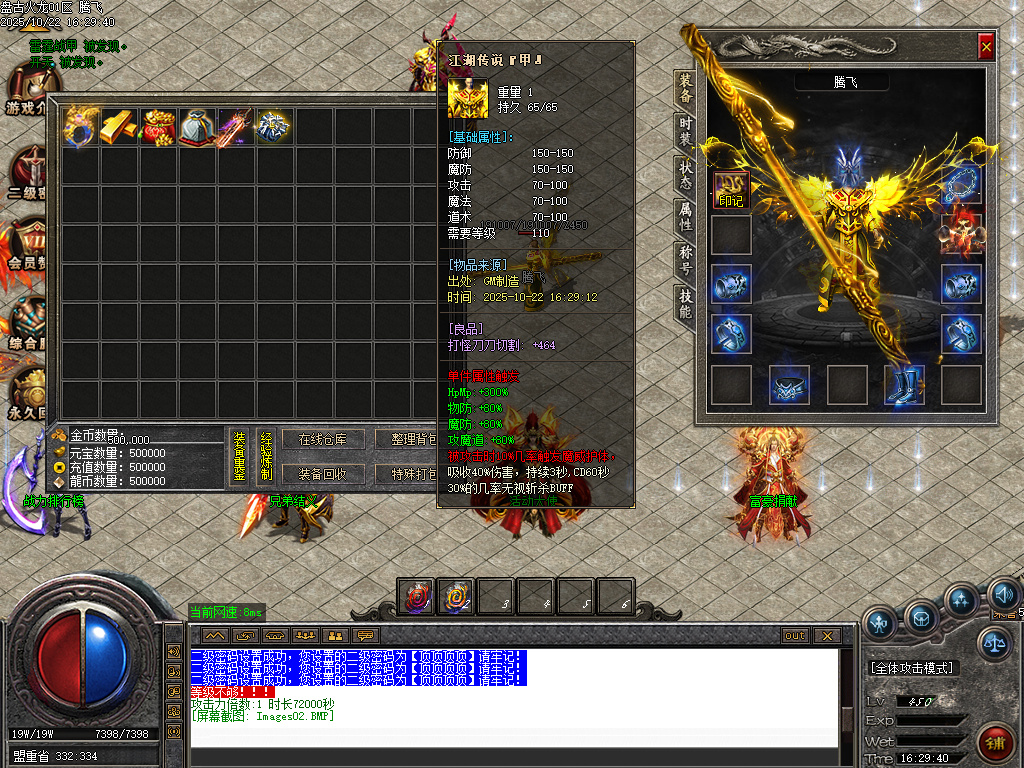
Task: Select the grey sack item in bag
Action: (x=197, y=127)
